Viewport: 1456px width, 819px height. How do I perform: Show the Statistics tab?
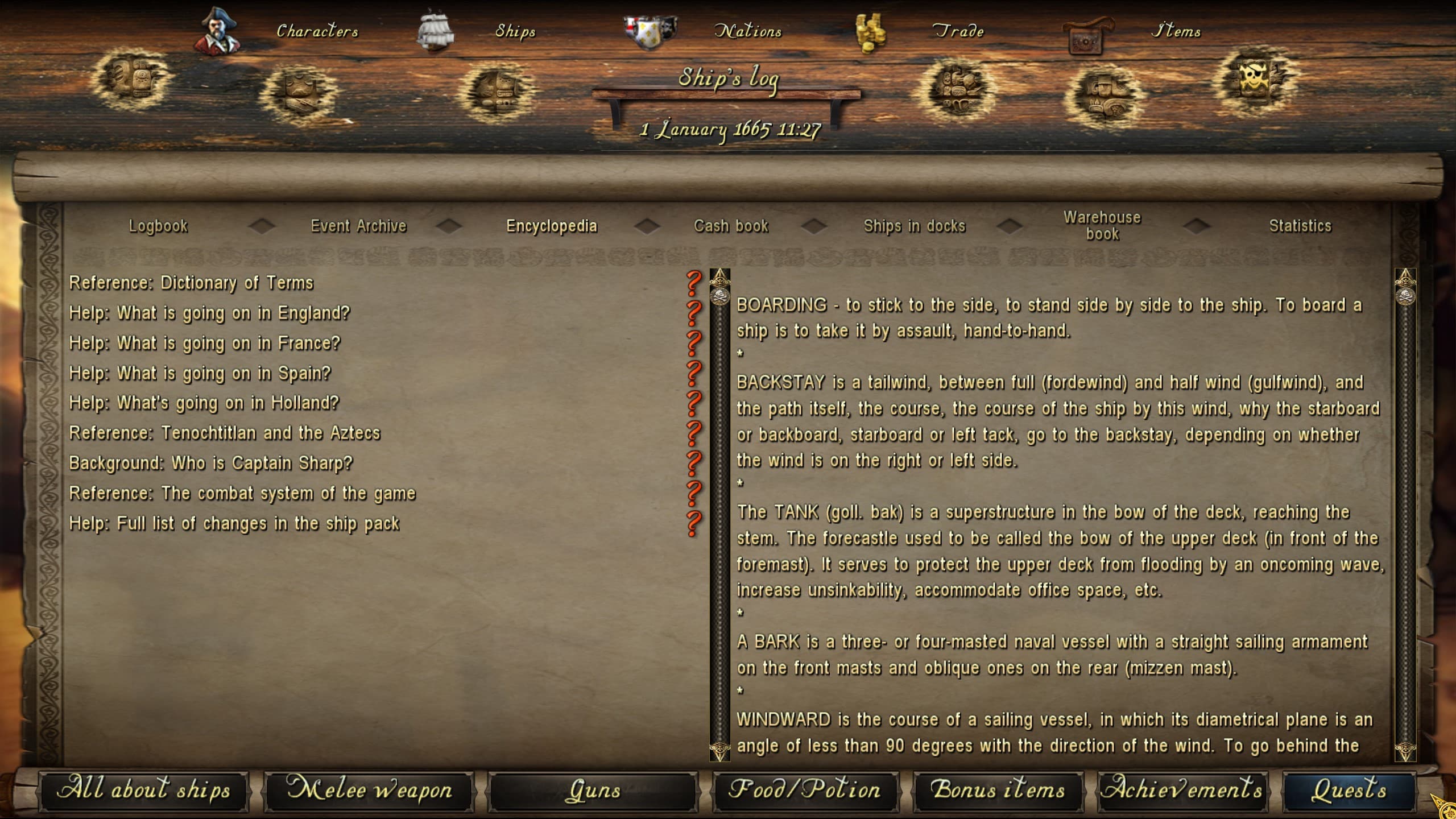[1300, 226]
